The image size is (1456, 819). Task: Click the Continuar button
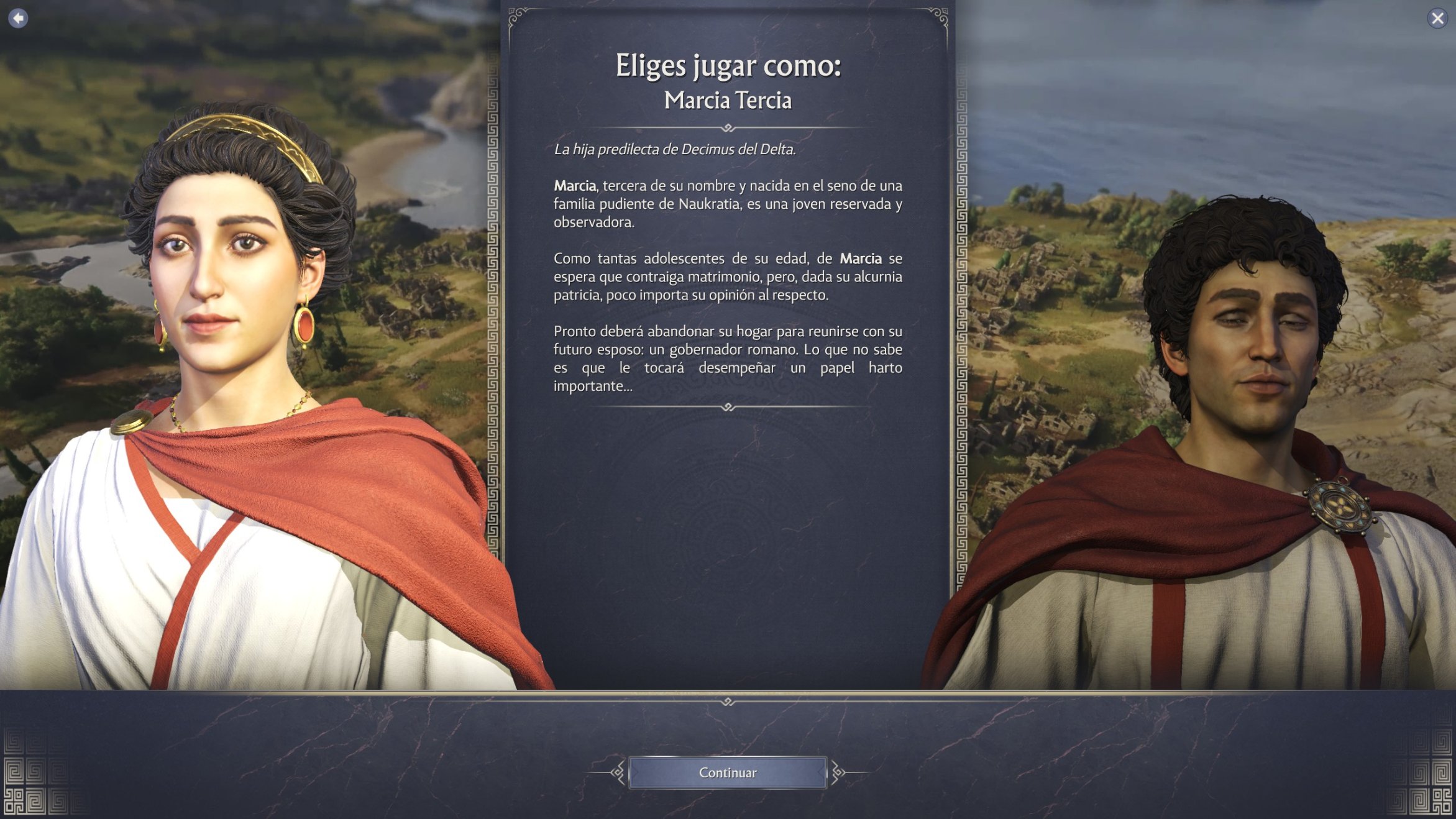(x=727, y=772)
